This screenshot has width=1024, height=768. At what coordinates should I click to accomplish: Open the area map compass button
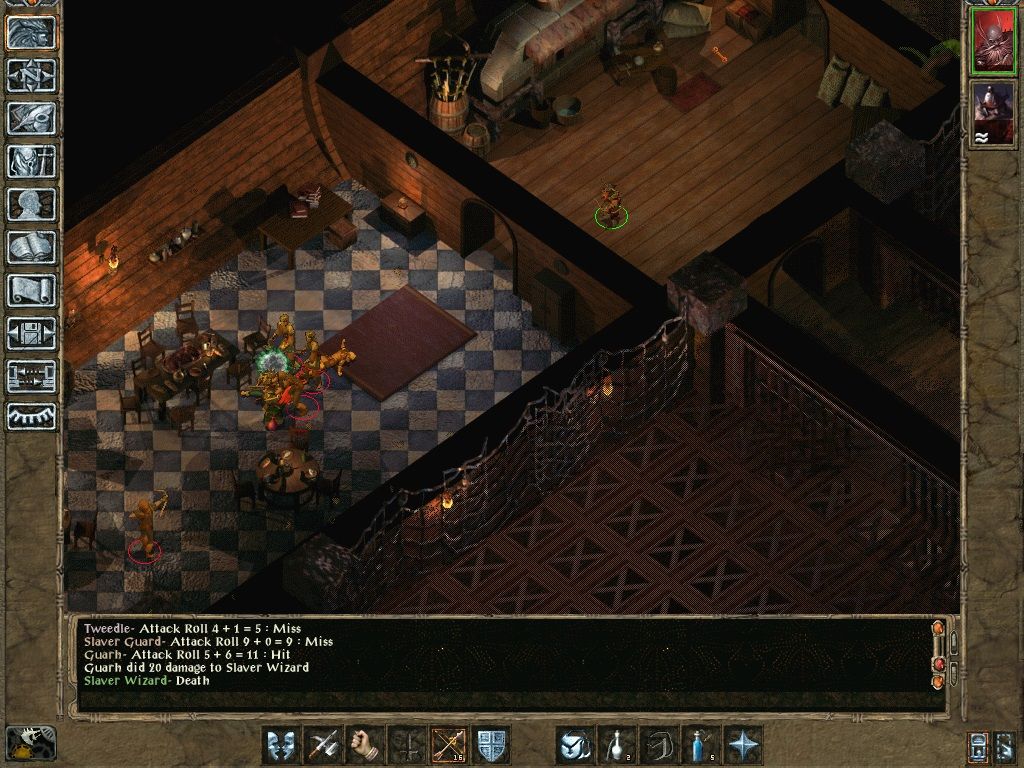click(x=31, y=75)
